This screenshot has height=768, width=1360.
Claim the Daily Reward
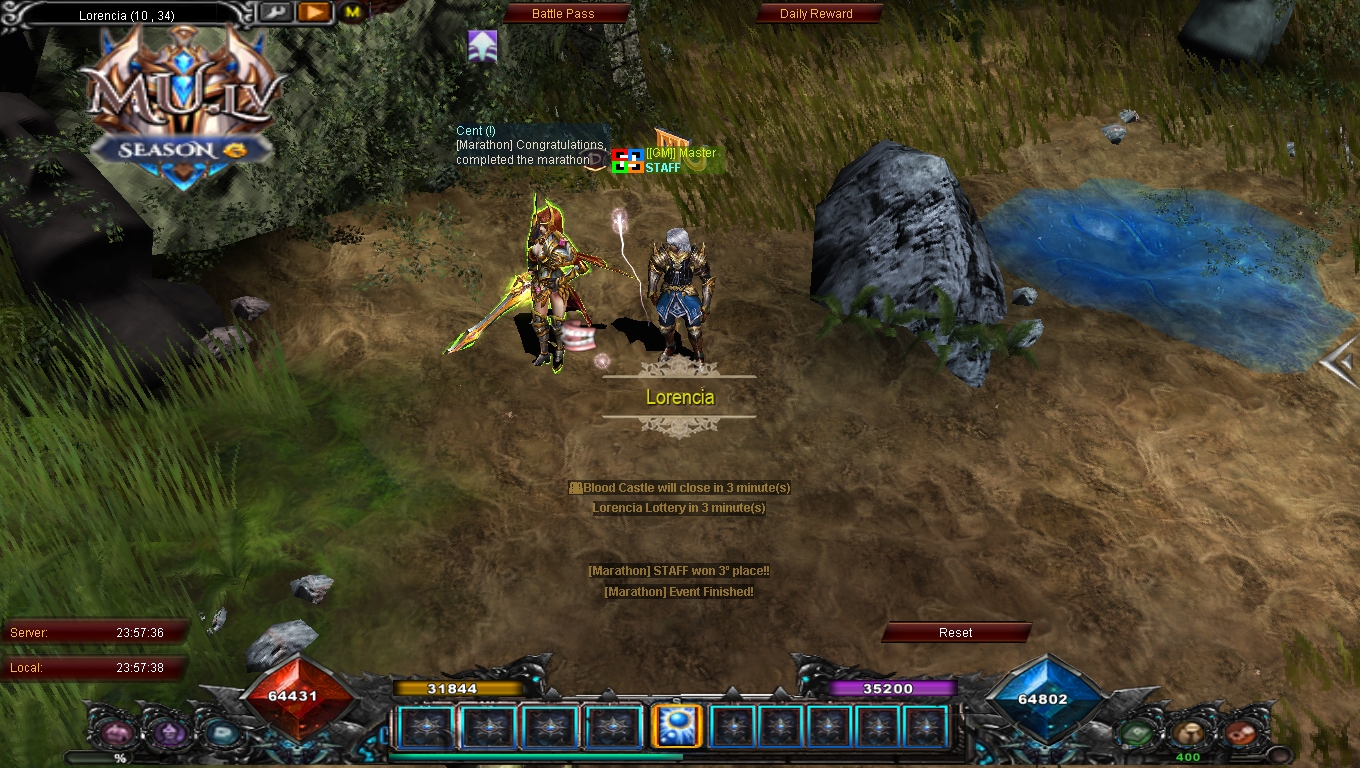click(x=816, y=14)
